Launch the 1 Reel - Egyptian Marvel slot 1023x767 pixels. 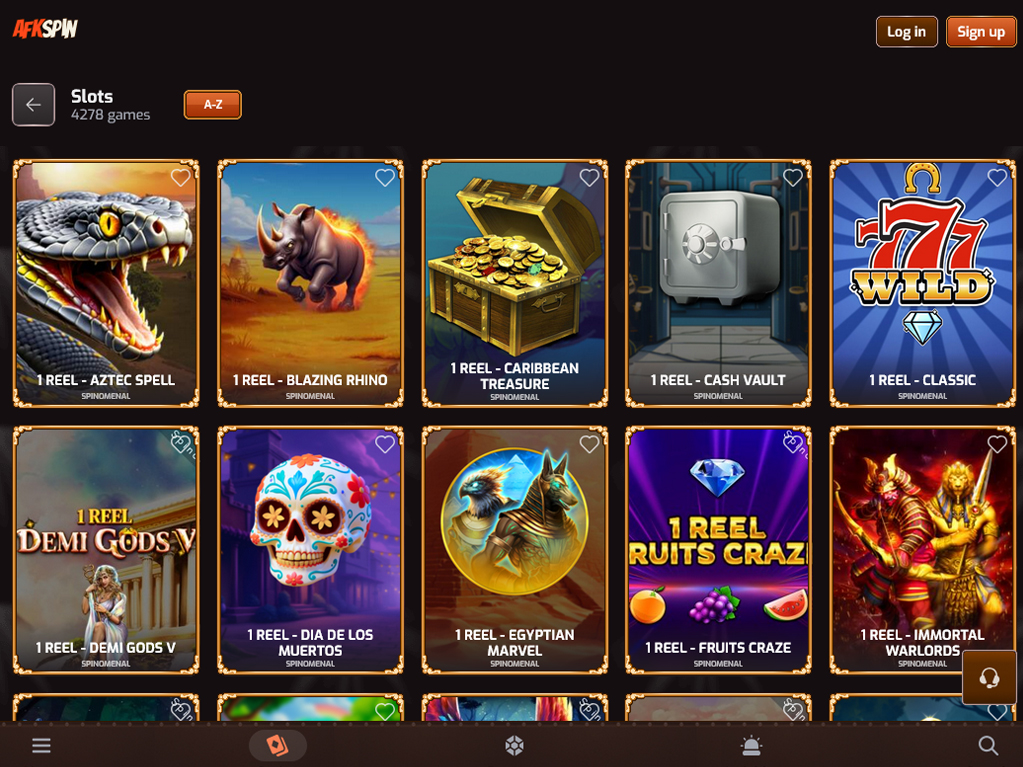point(514,550)
